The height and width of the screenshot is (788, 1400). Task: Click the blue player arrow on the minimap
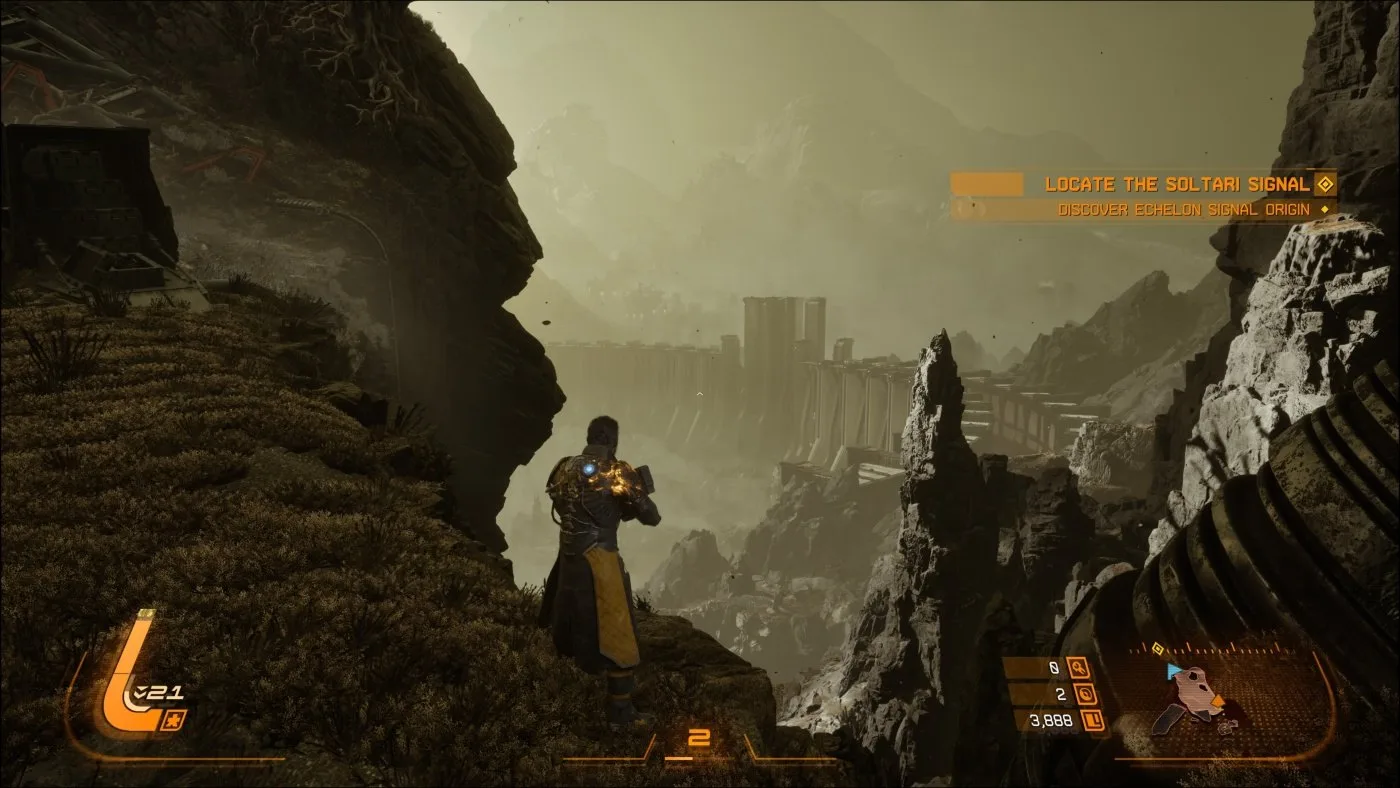click(1174, 669)
